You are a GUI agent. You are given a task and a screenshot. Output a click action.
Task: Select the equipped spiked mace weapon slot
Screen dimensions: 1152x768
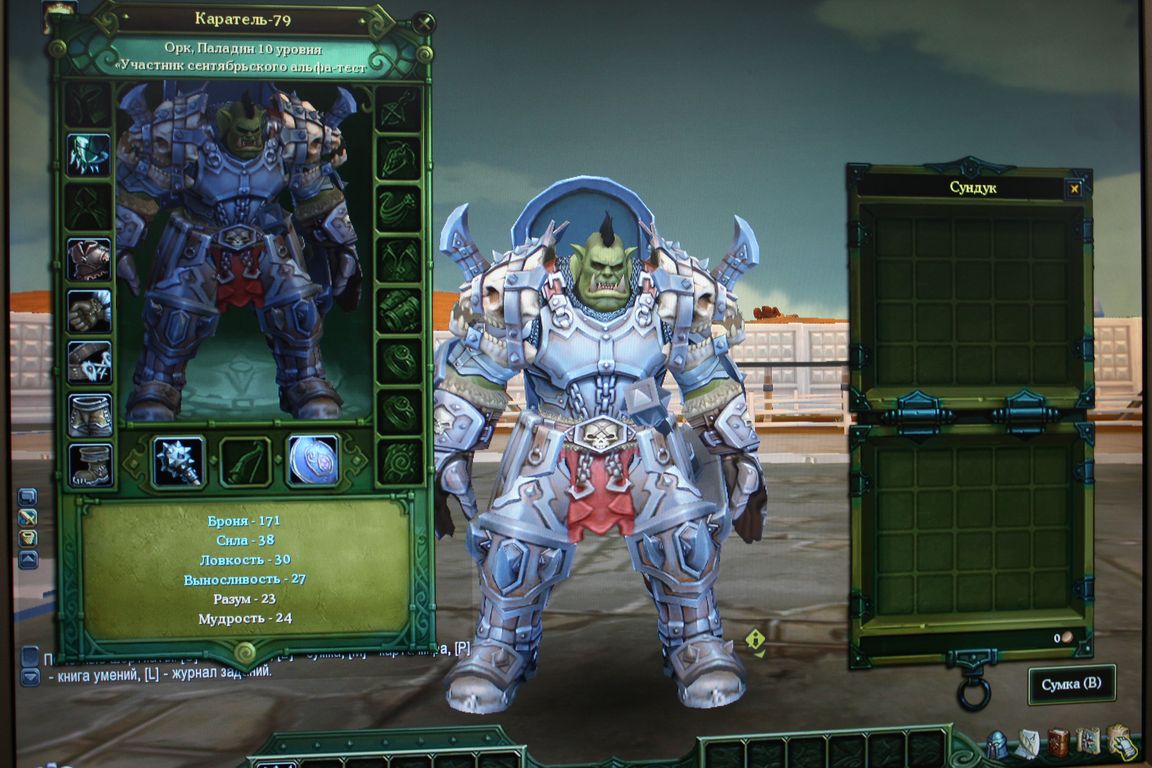coord(178,461)
